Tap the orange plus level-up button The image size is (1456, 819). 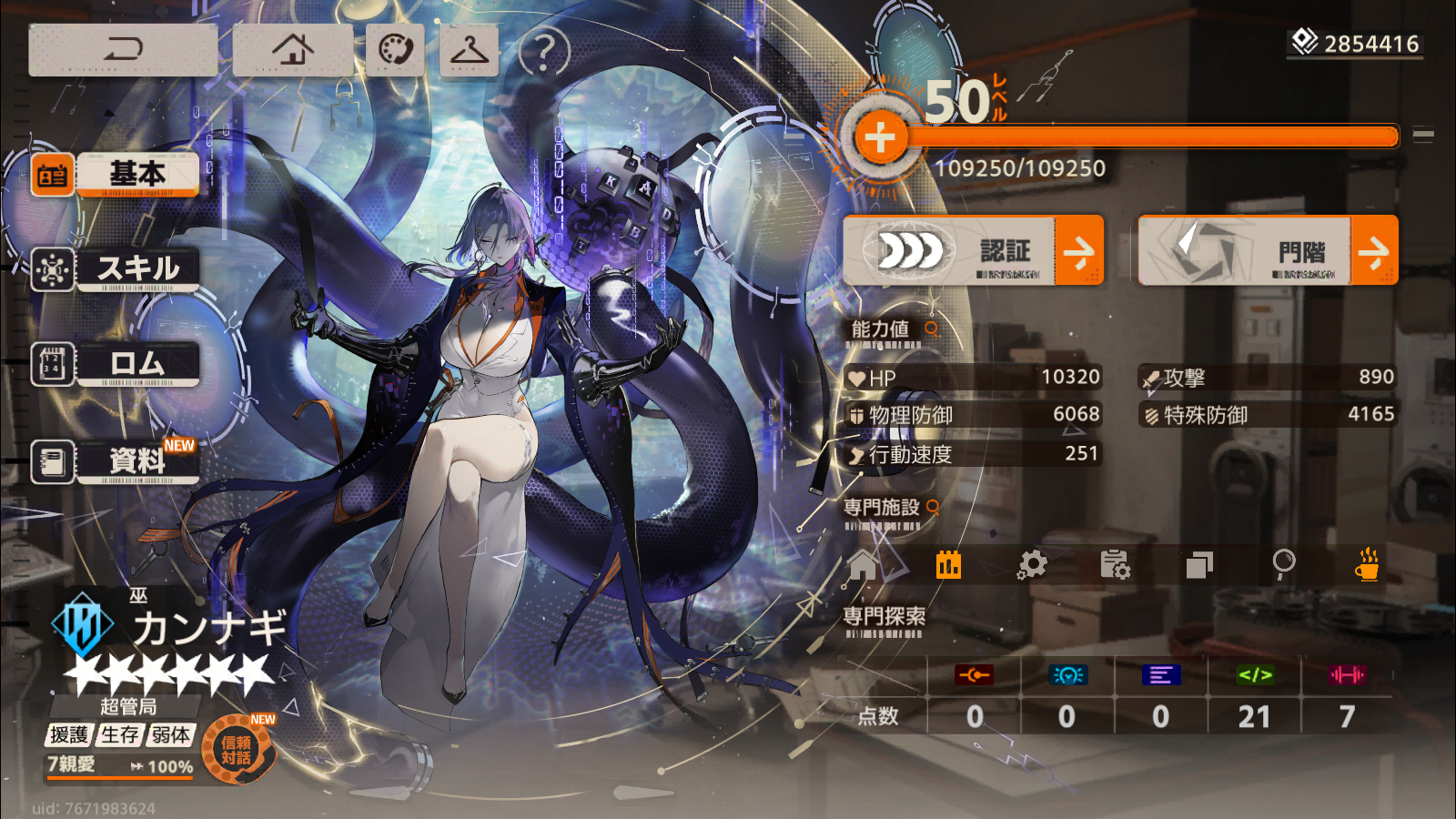879,138
